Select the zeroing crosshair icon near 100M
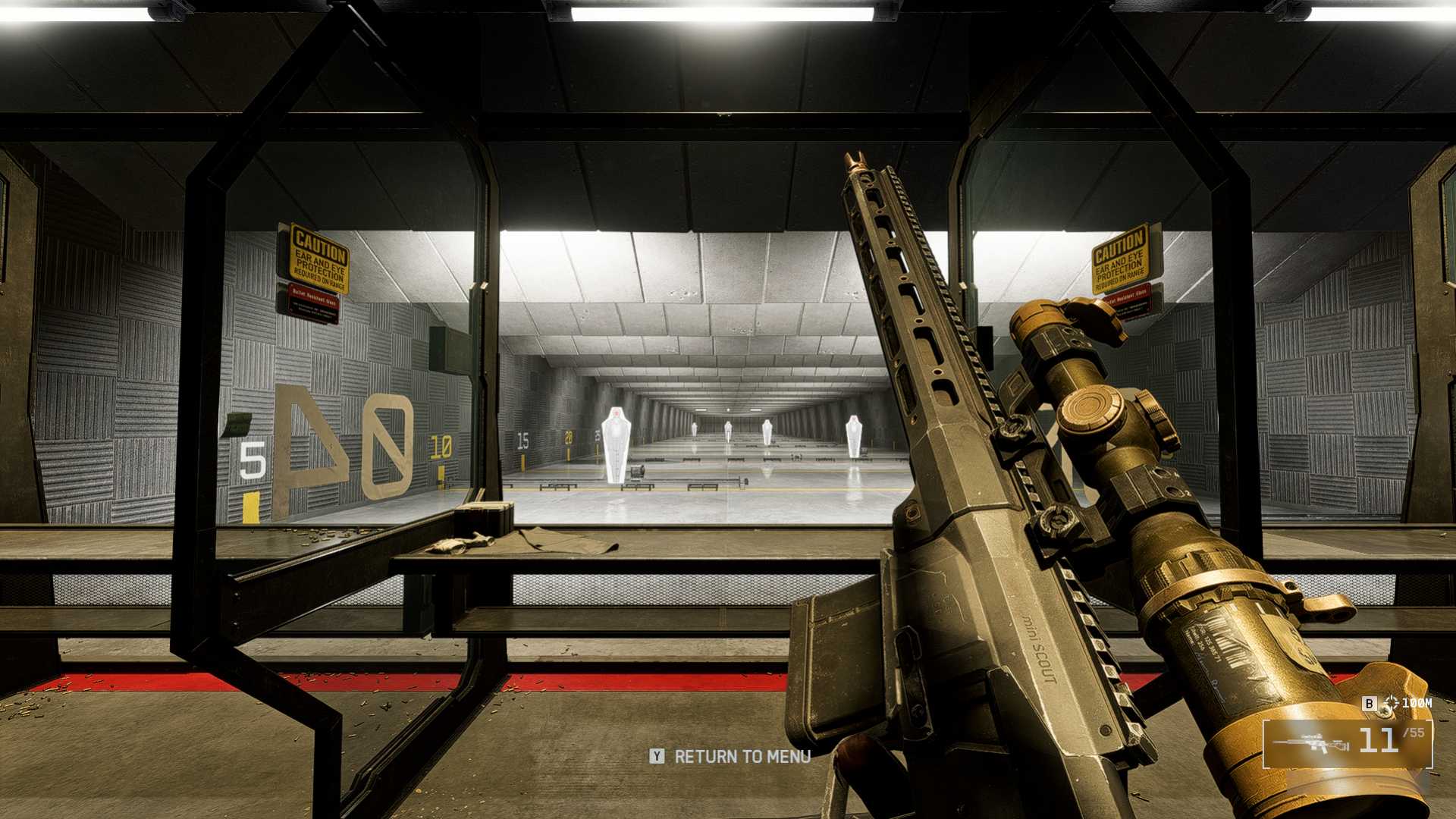 coord(1391,704)
